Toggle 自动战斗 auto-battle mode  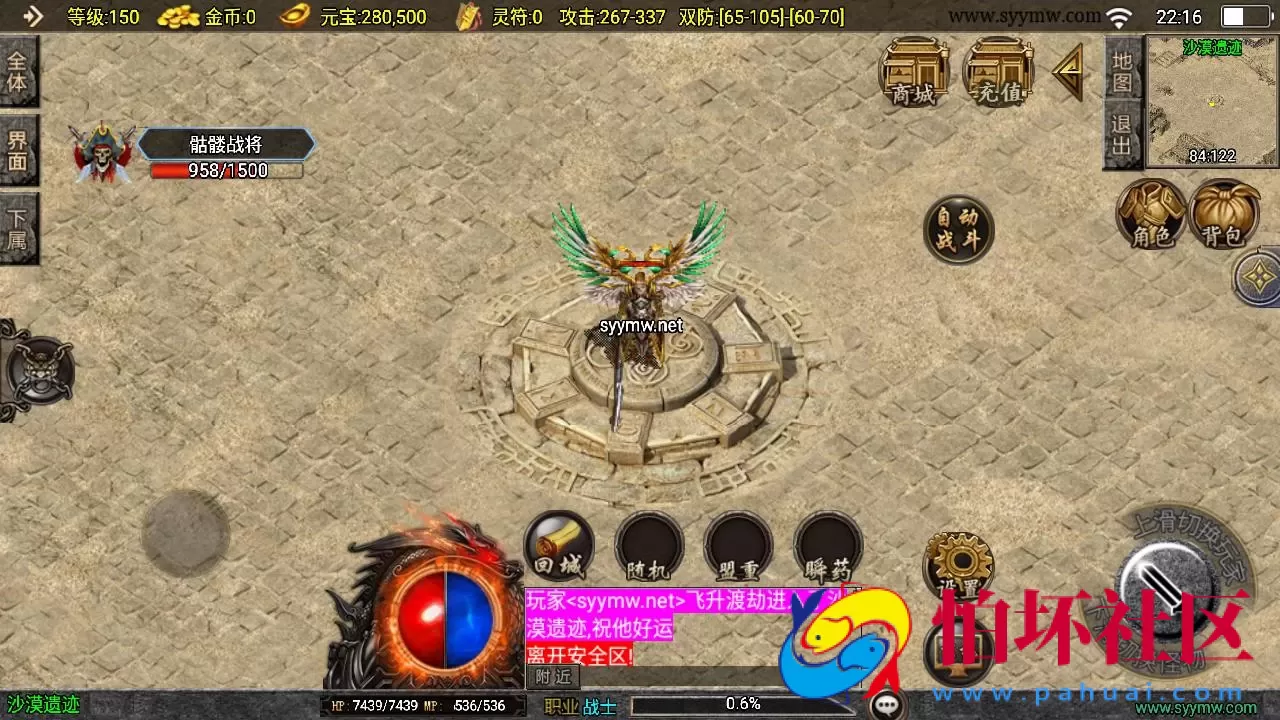pos(957,229)
